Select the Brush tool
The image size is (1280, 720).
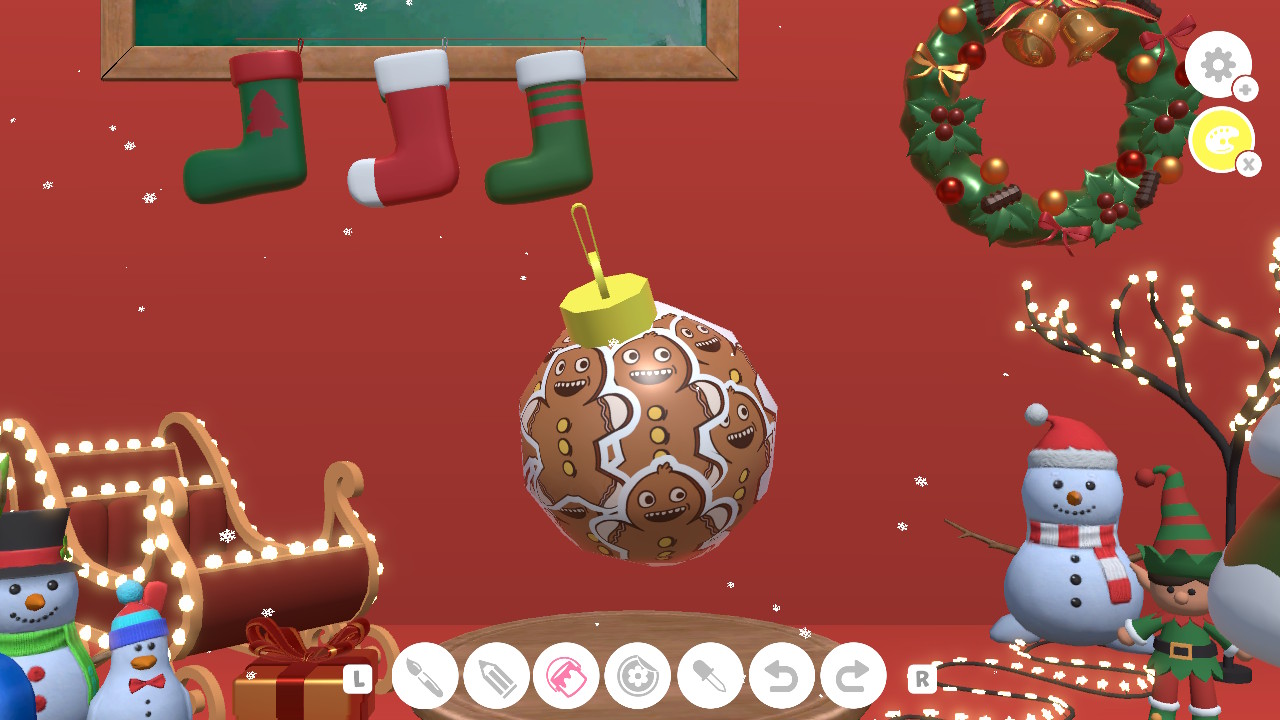click(x=424, y=676)
